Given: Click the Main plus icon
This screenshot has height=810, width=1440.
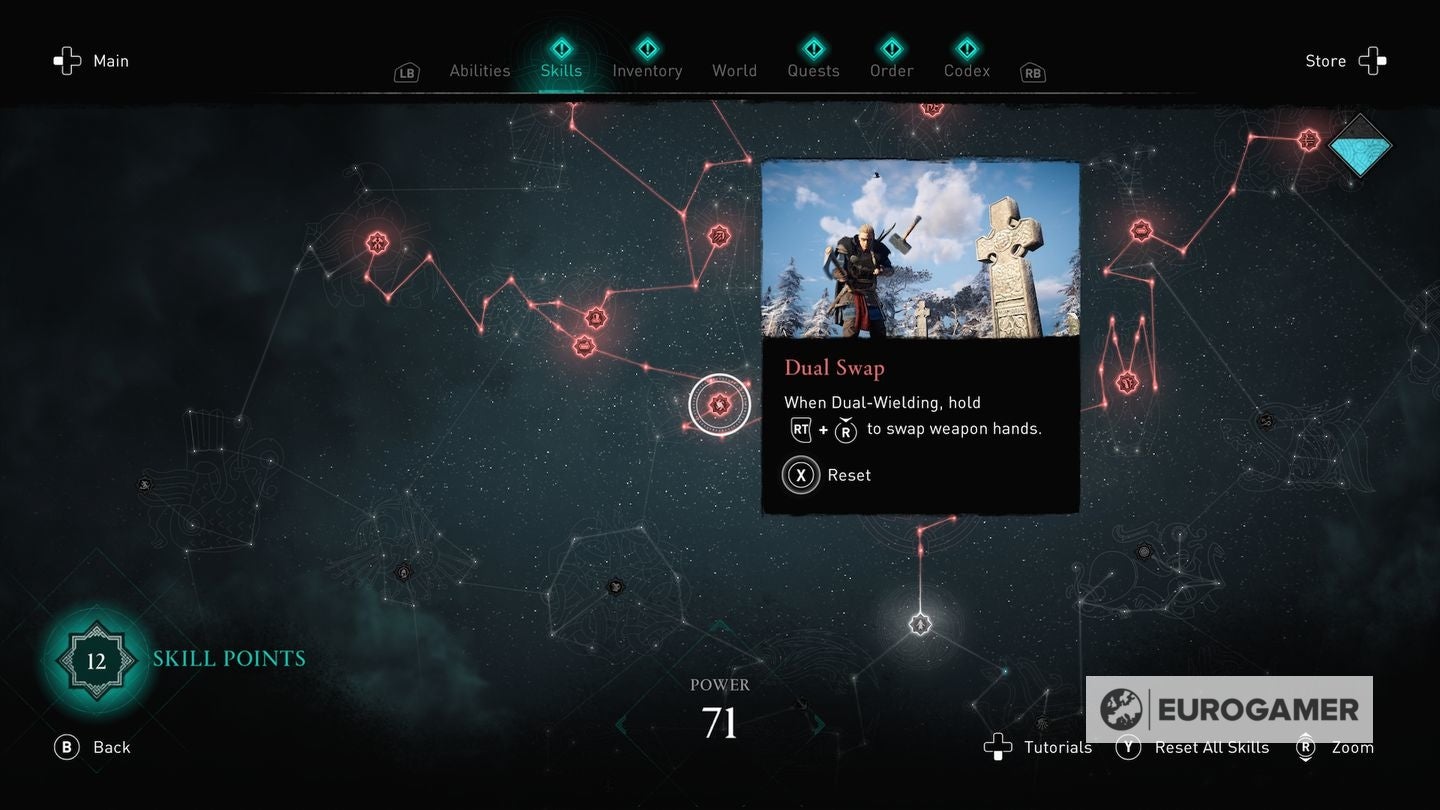Looking at the screenshot, I should pos(67,61).
